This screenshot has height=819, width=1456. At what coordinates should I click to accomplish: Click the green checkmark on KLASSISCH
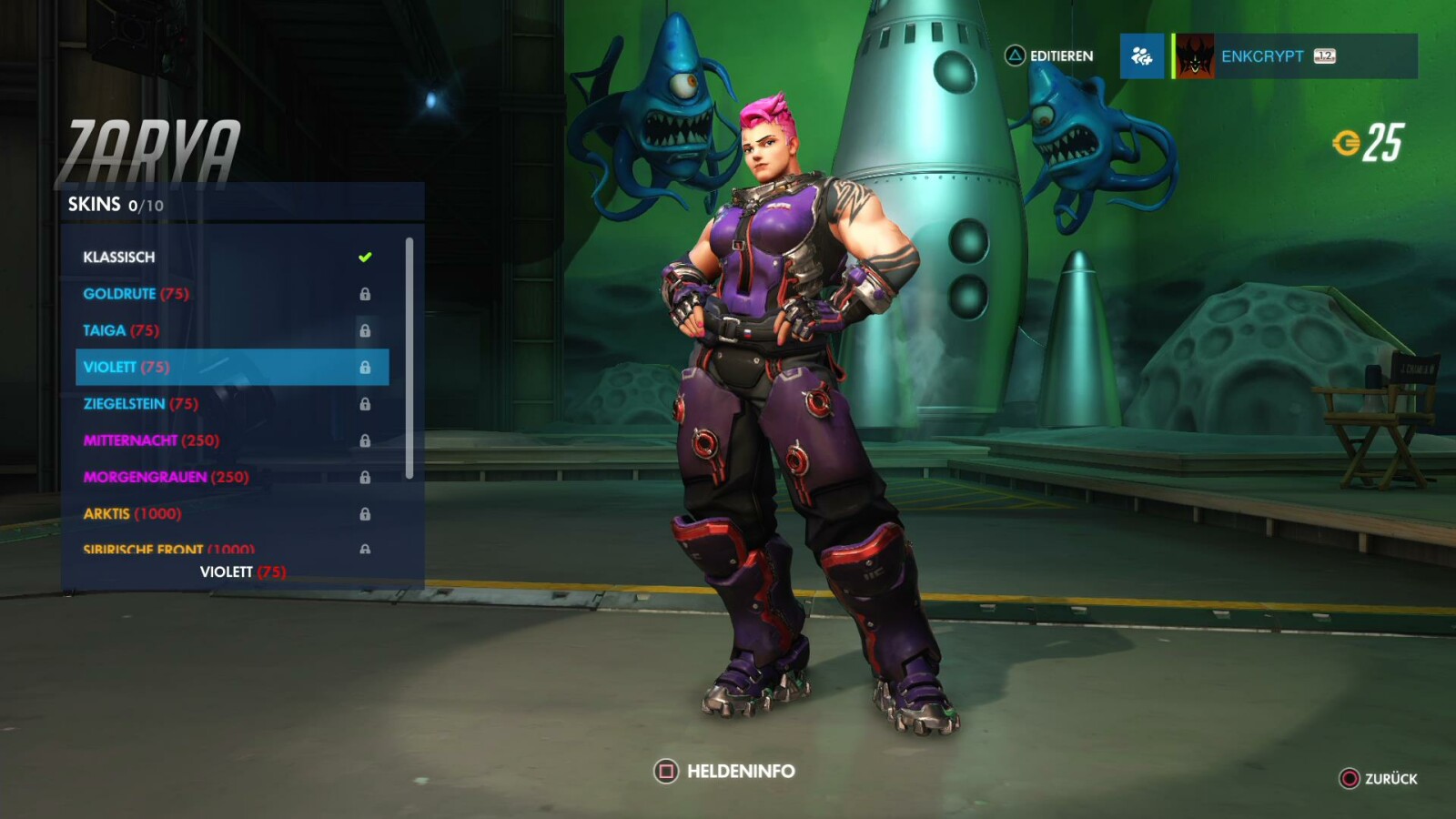click(x=364, y=257)
